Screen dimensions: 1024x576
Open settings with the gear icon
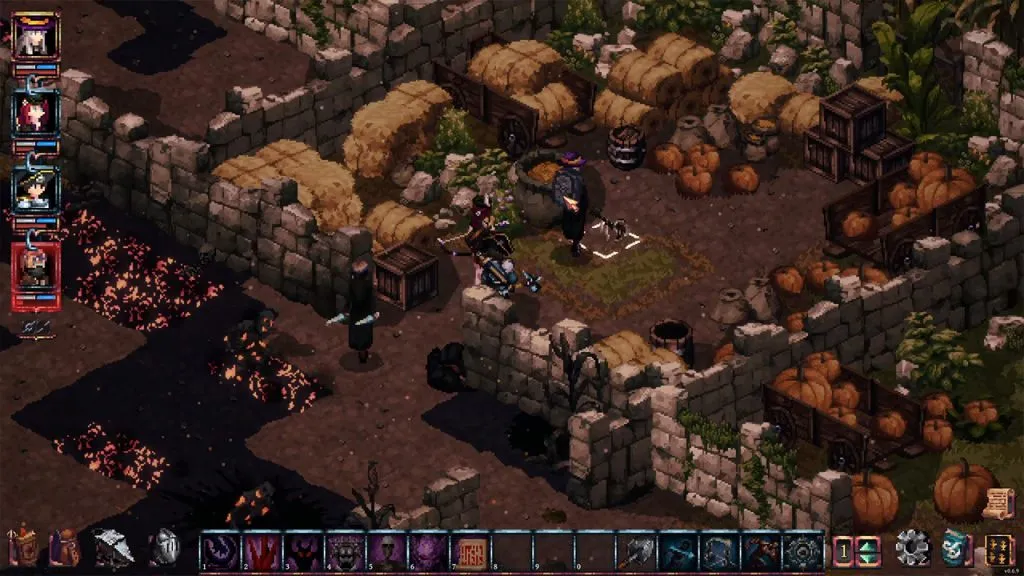[912, 549]
